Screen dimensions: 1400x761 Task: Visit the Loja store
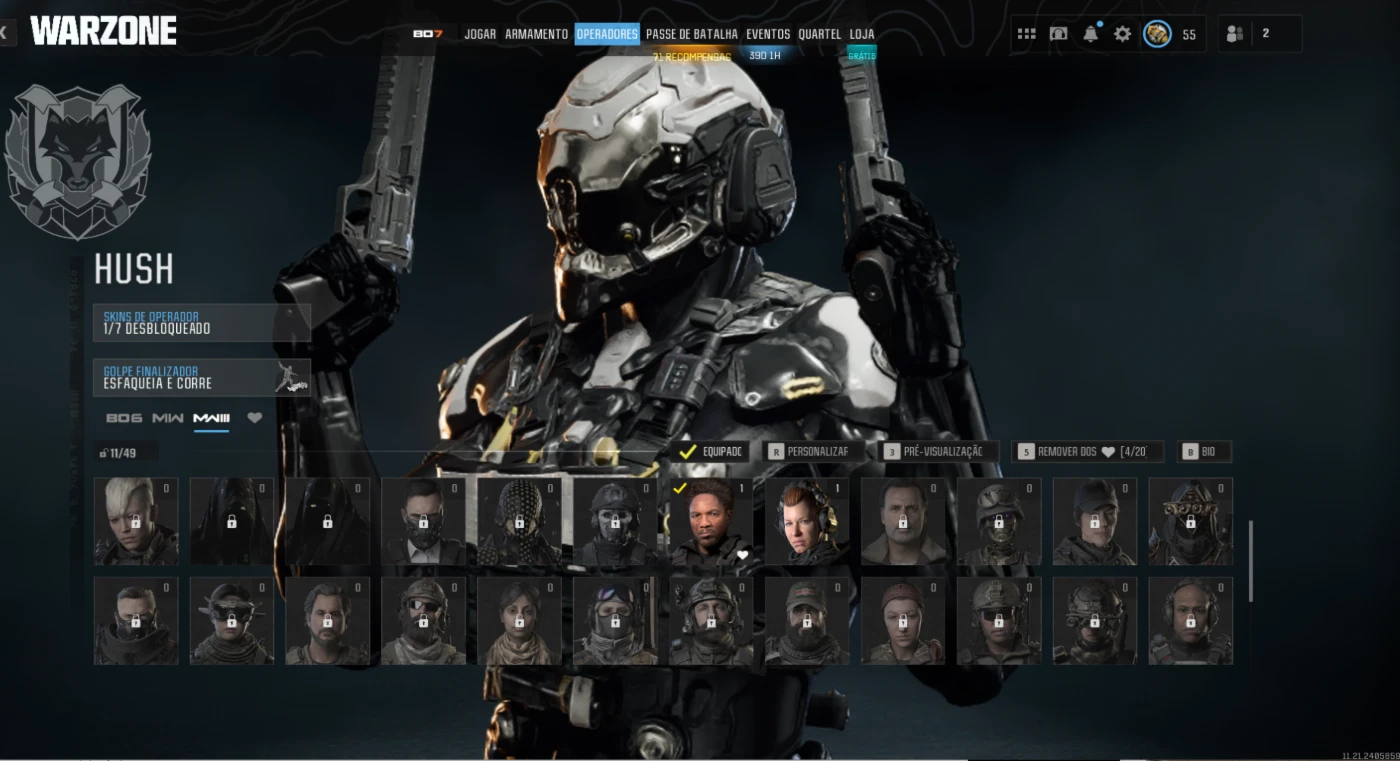point(862,34)
